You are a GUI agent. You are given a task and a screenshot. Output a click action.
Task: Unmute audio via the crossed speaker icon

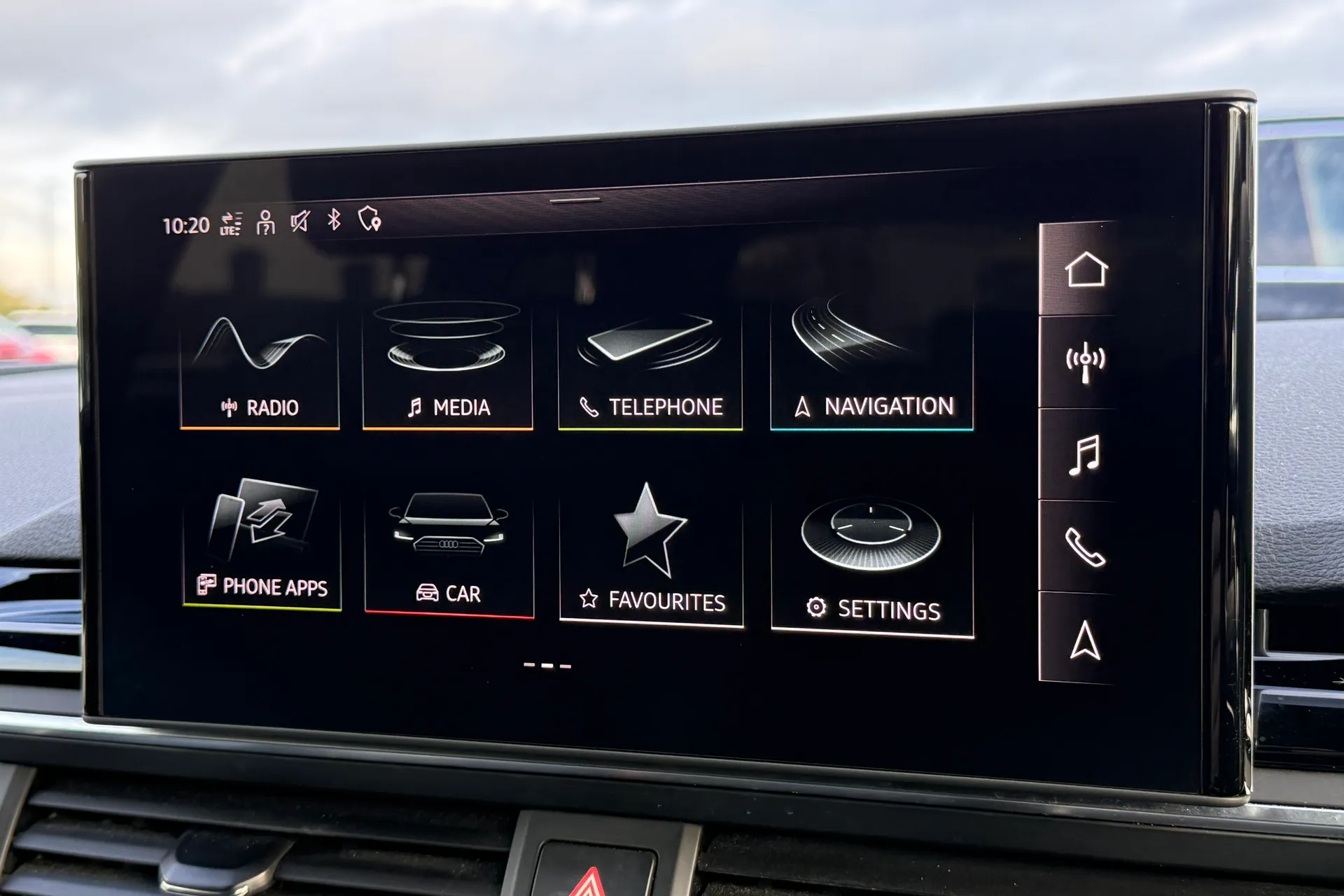click(301, 221)
